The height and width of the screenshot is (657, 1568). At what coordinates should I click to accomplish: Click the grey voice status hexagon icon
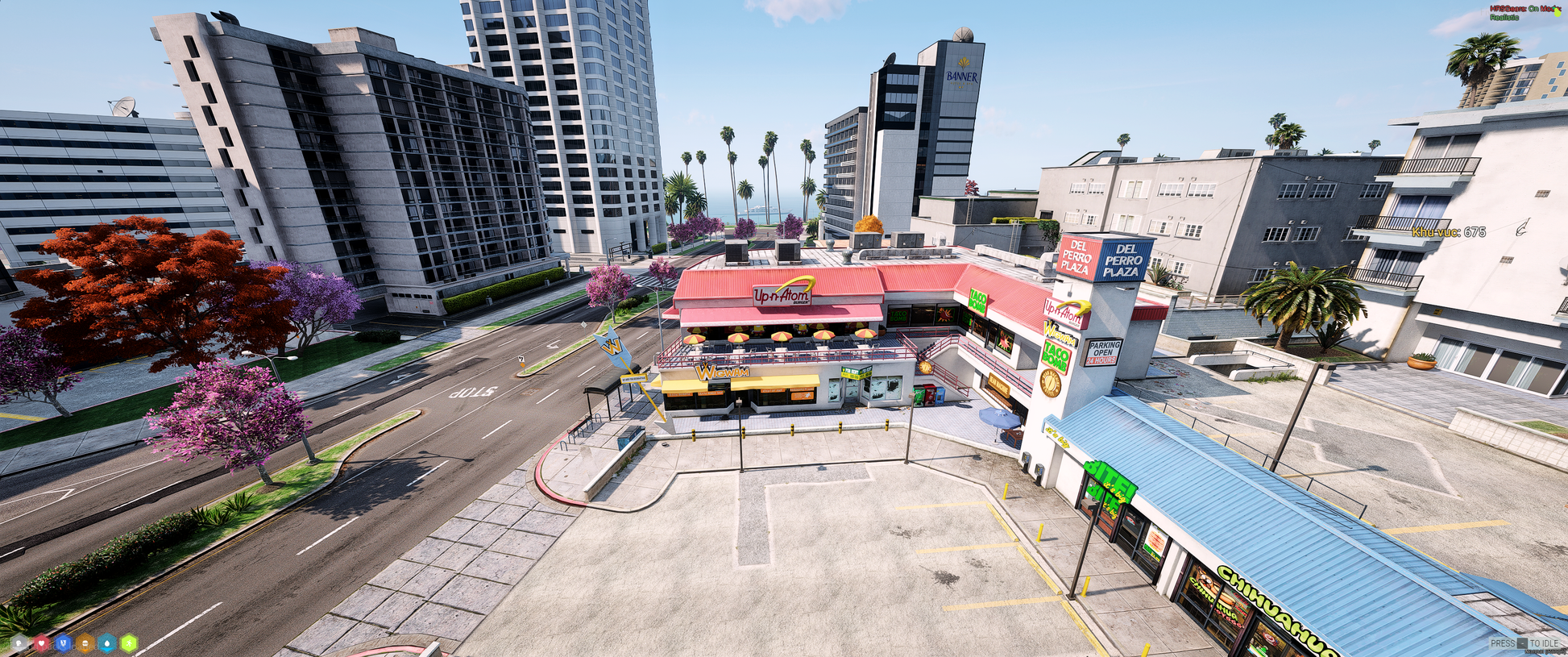tap(19, 643)
